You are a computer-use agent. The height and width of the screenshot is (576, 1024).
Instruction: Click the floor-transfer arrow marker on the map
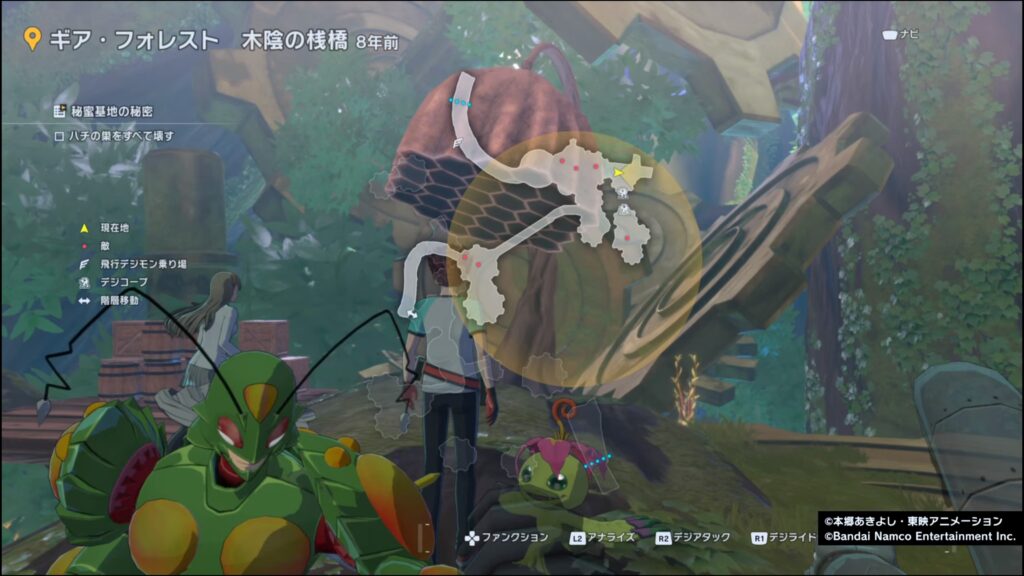coord(411,312)
